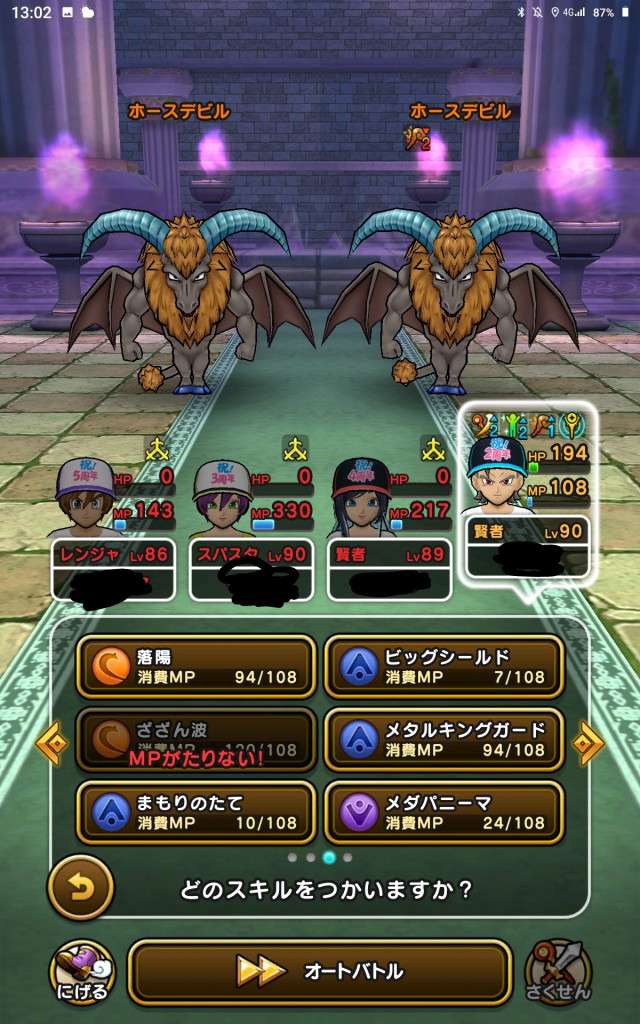Select the レンジャー Lv86 party member
640x1024 pixels.
coord(112,525)
